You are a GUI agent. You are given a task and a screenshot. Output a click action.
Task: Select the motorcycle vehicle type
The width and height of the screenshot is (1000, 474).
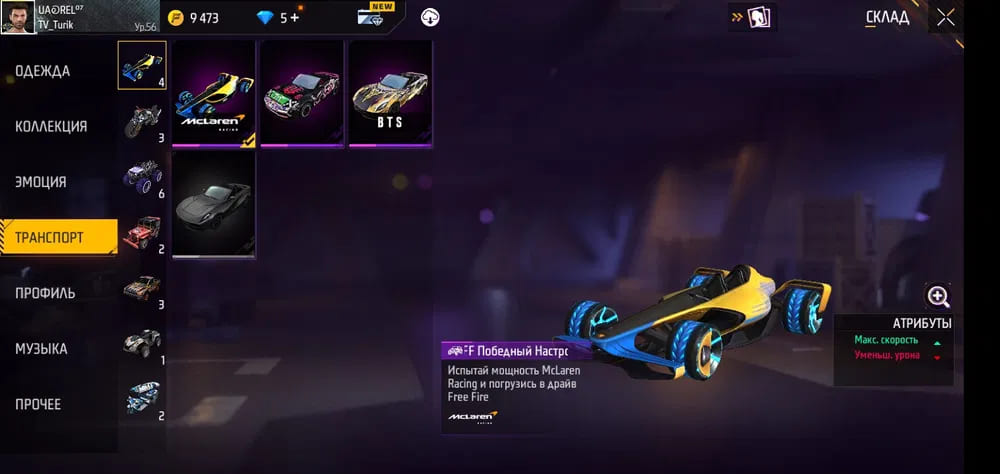(141, 121)
